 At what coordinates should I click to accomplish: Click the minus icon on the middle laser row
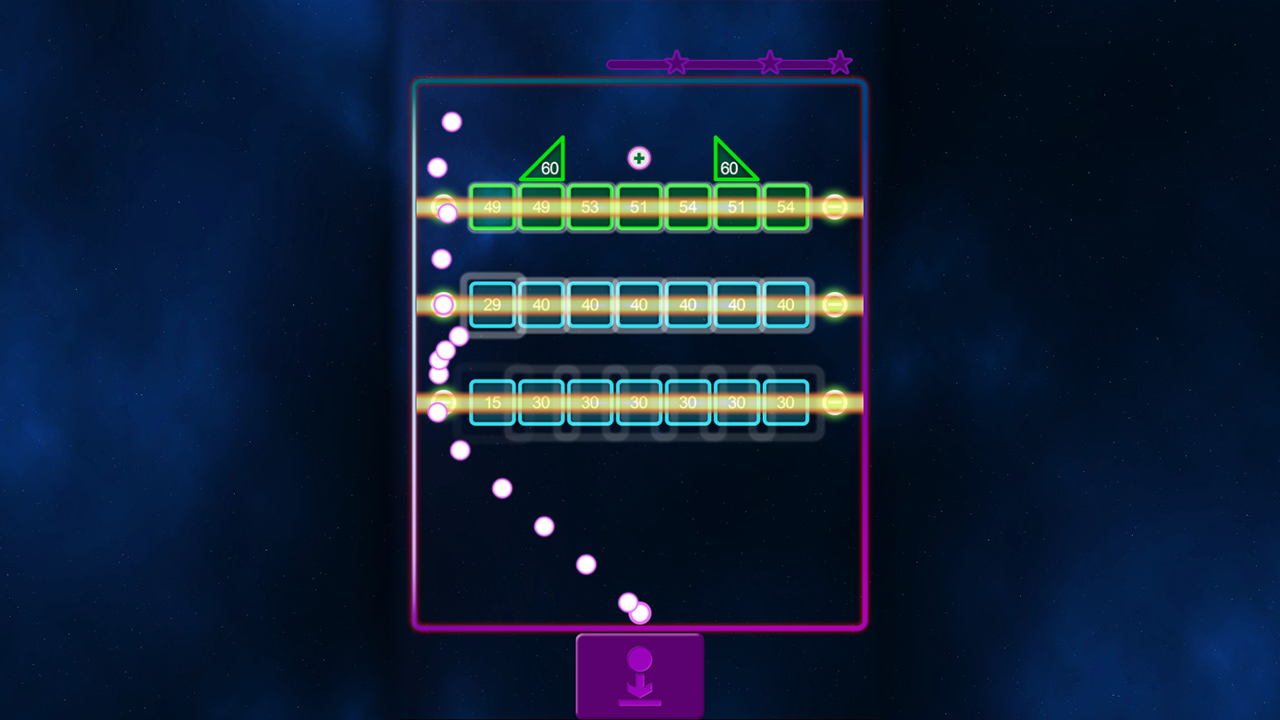[x=833, y=305]
